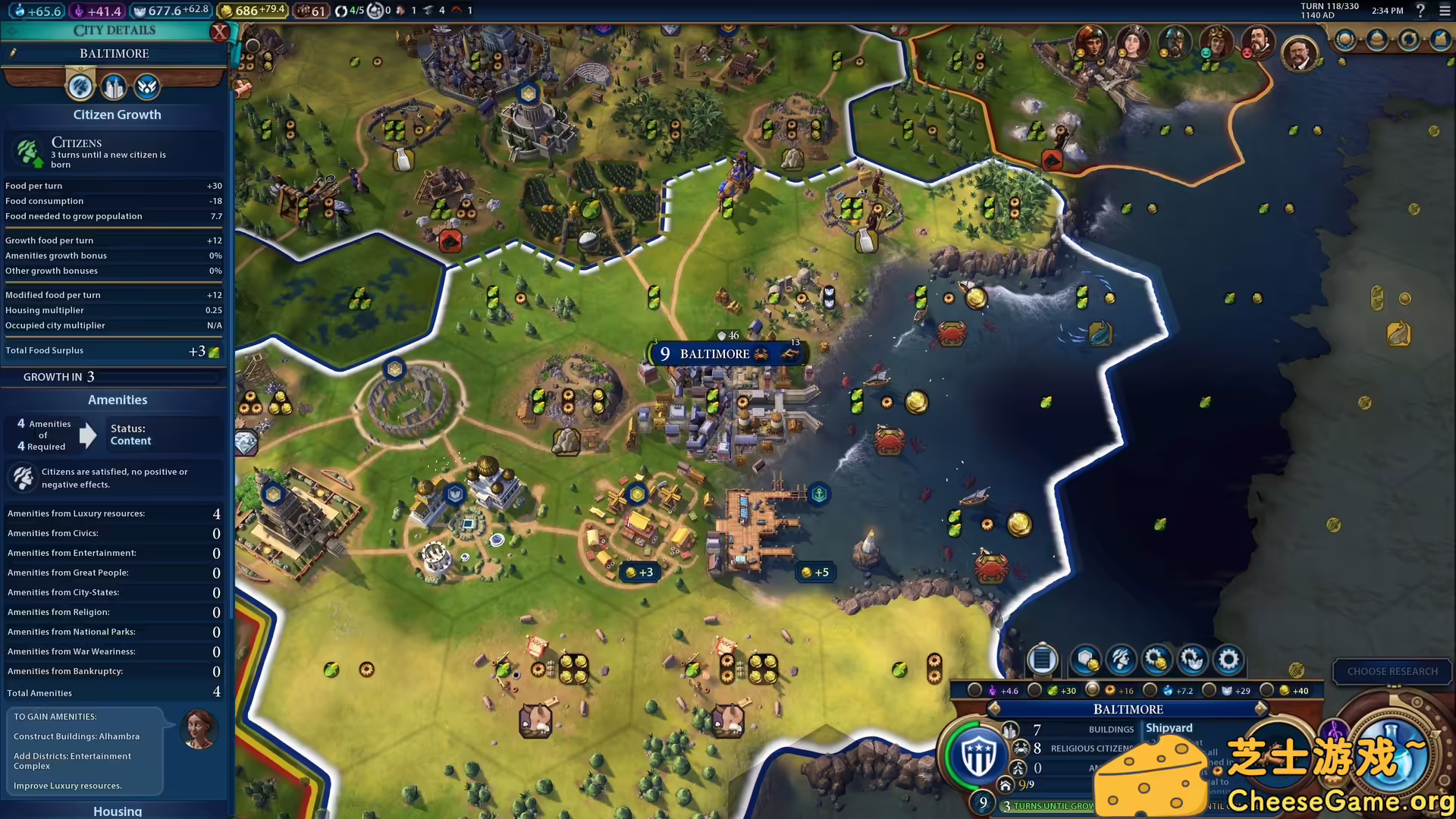Switch to the Religion tab in City Details
The width and height of the screenshot is (1456, 819).
(146, 86)
